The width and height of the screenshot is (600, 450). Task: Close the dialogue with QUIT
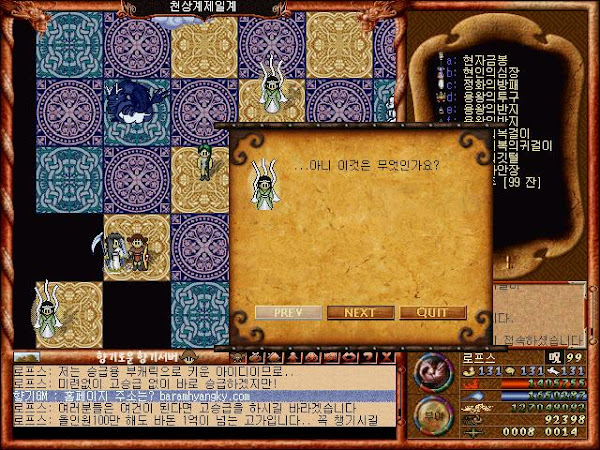point(433,313)
